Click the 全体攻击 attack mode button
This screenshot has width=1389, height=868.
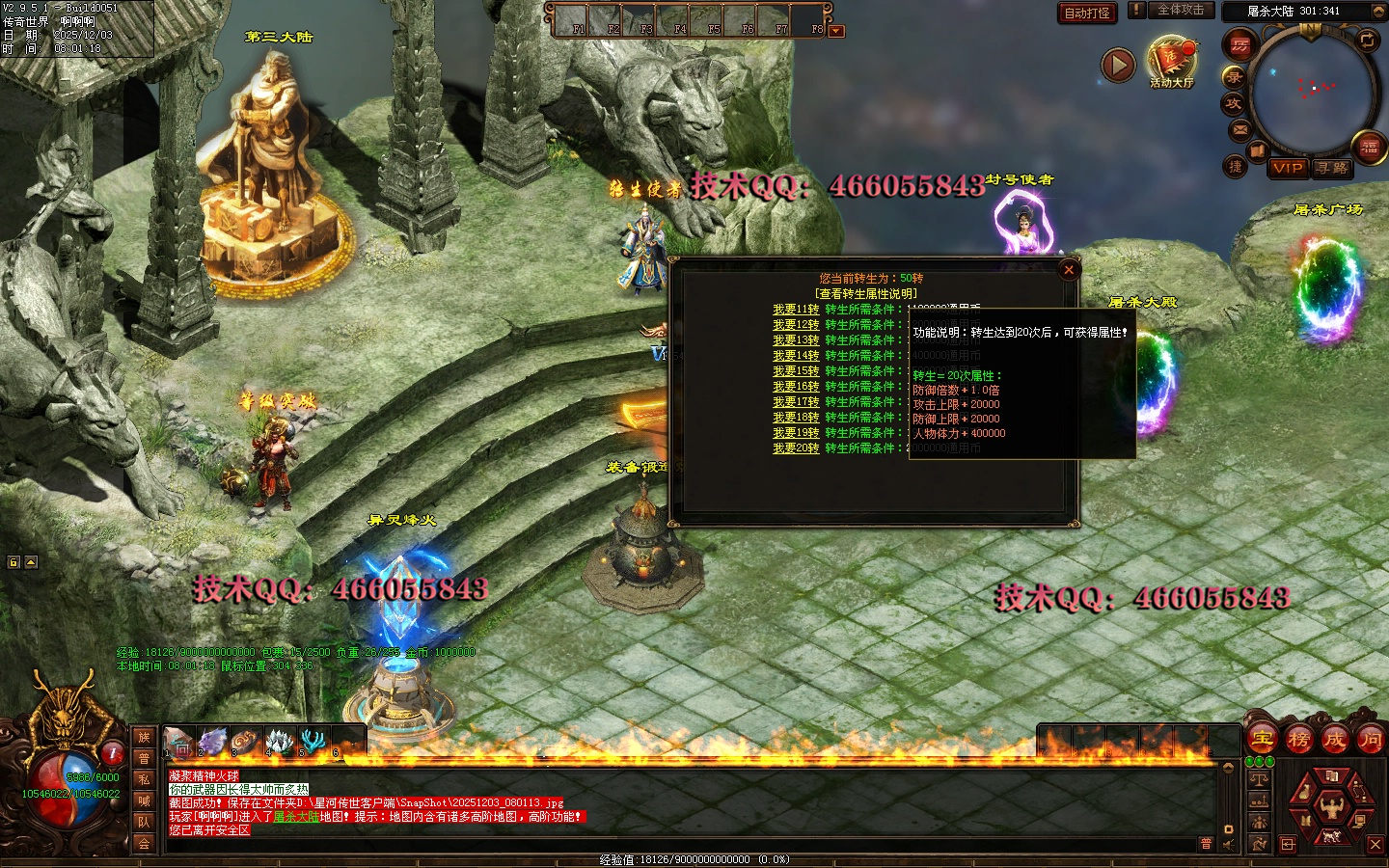click(1180, 10)
